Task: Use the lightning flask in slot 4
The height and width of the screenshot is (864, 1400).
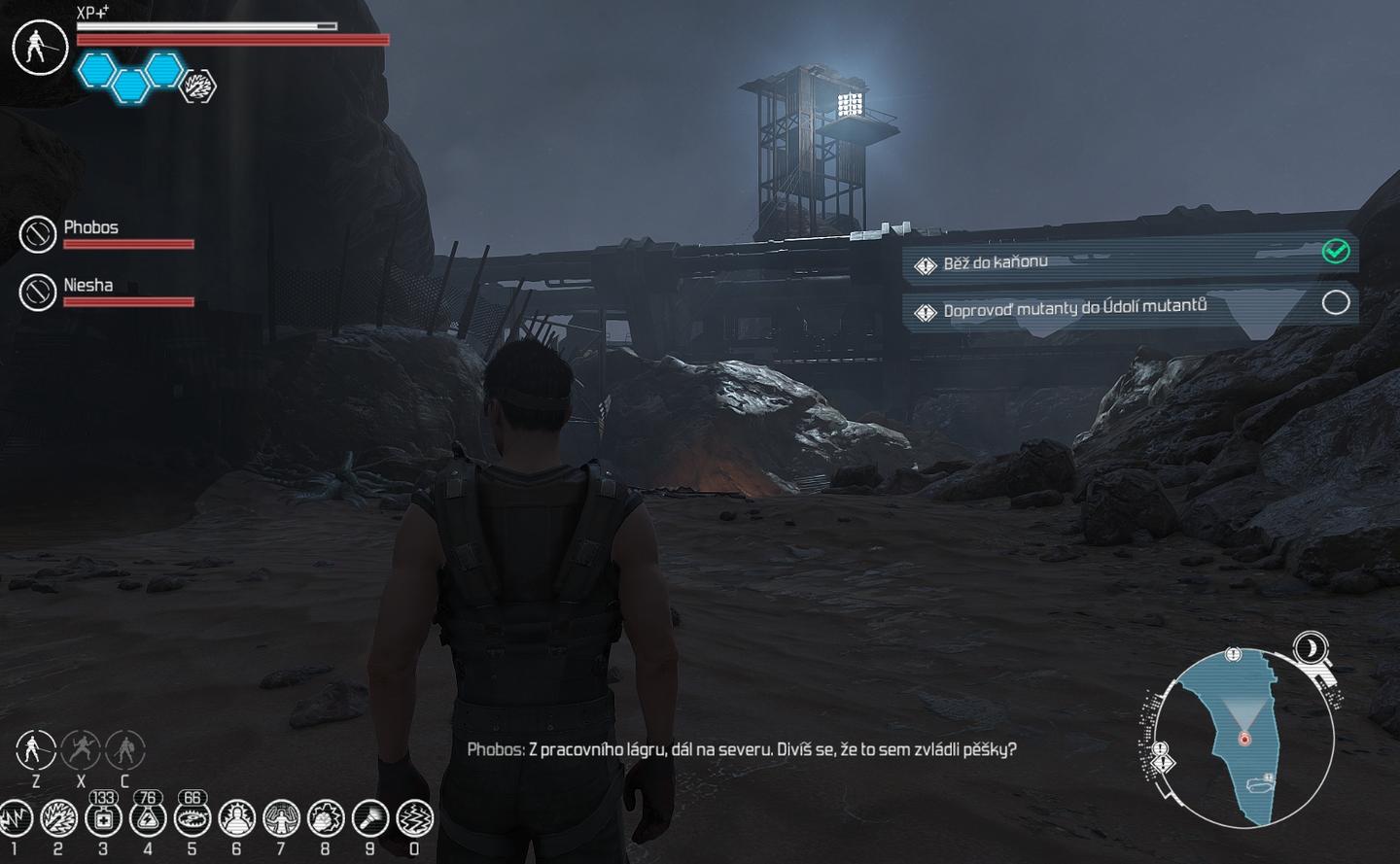Action: 148,819
